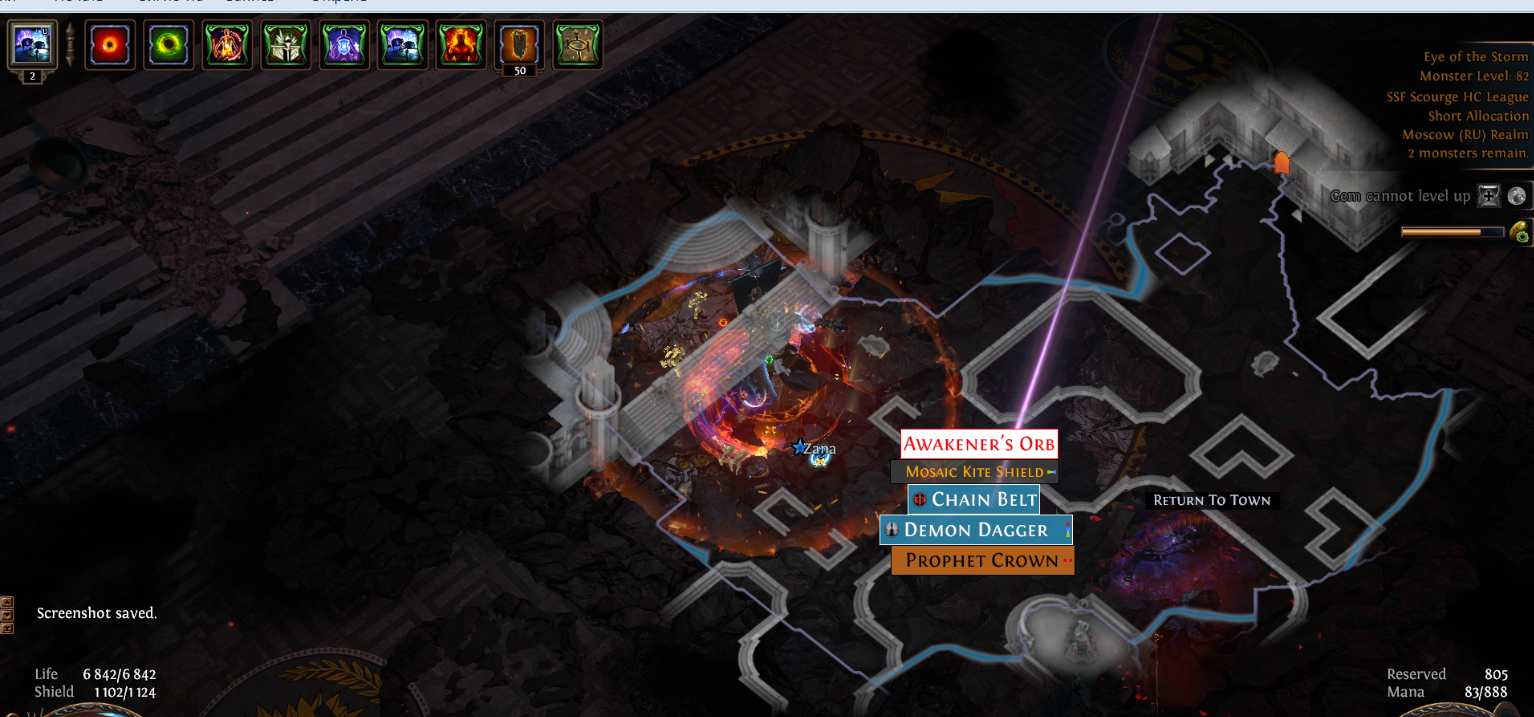This screenshot has width=1534, height=717.
Task: Pick up the Chain Belt label
Action: click(974, 499)
